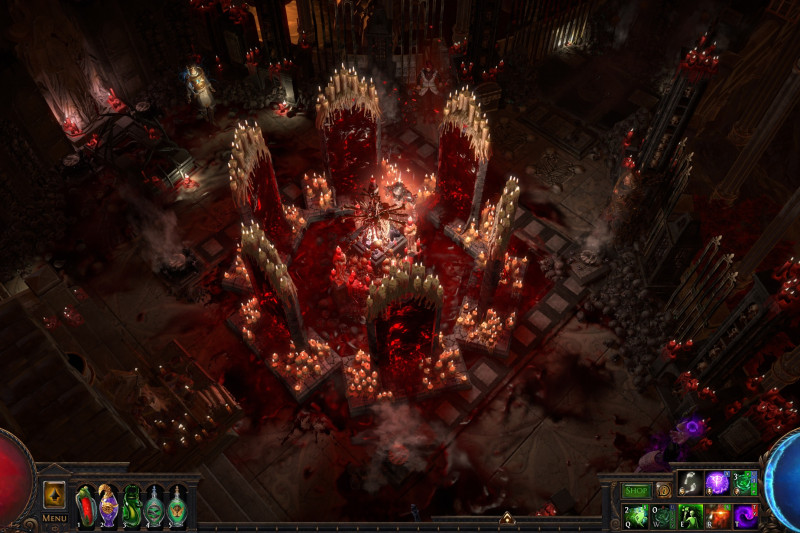
Task: Click the orange spiral coin icon
Action: point(662,491)
